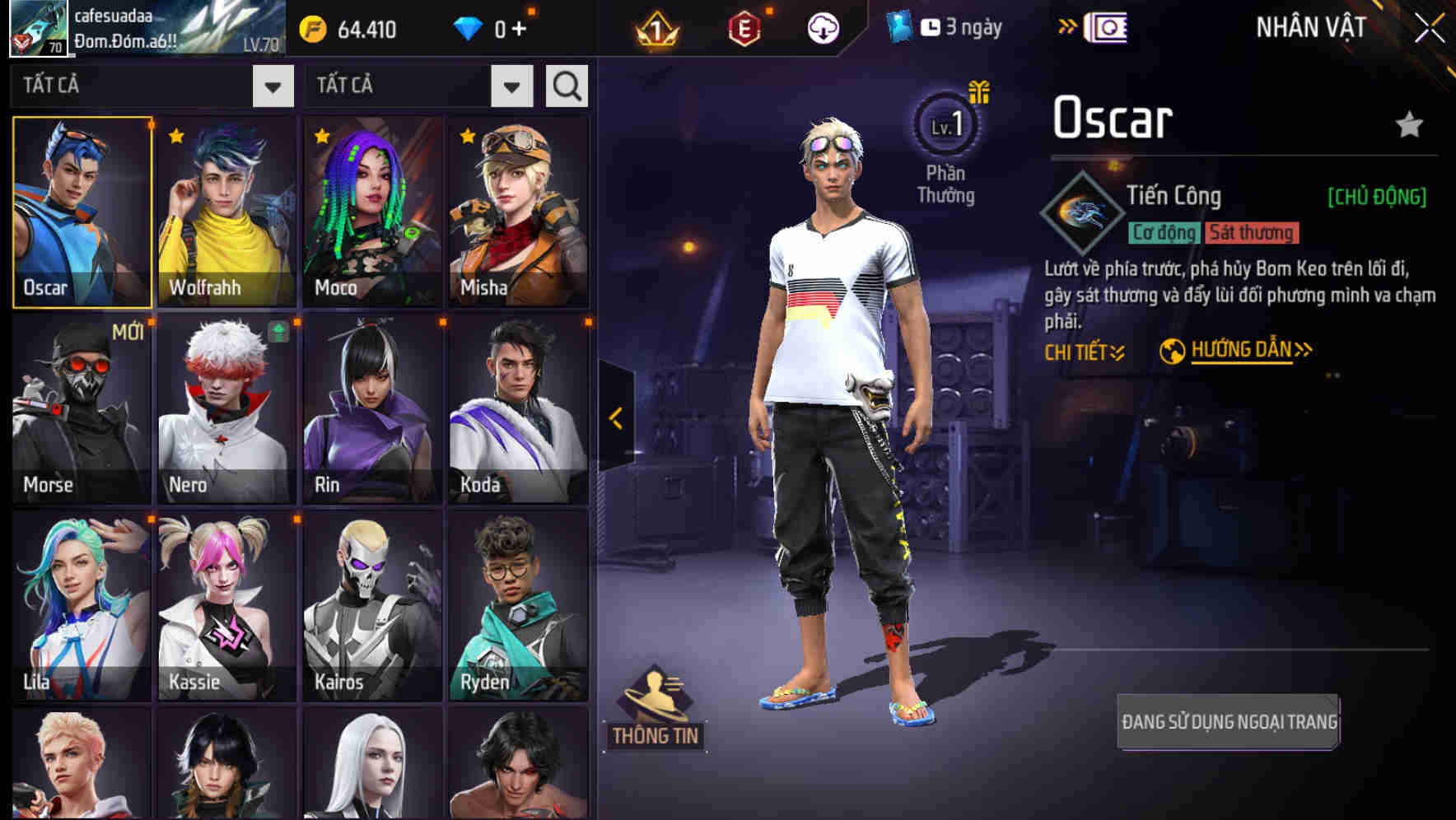Viewport: 1456px width, 820px height.
Task: Open the second TẤT CẢ filter dropdown
Action: (511, 85)
